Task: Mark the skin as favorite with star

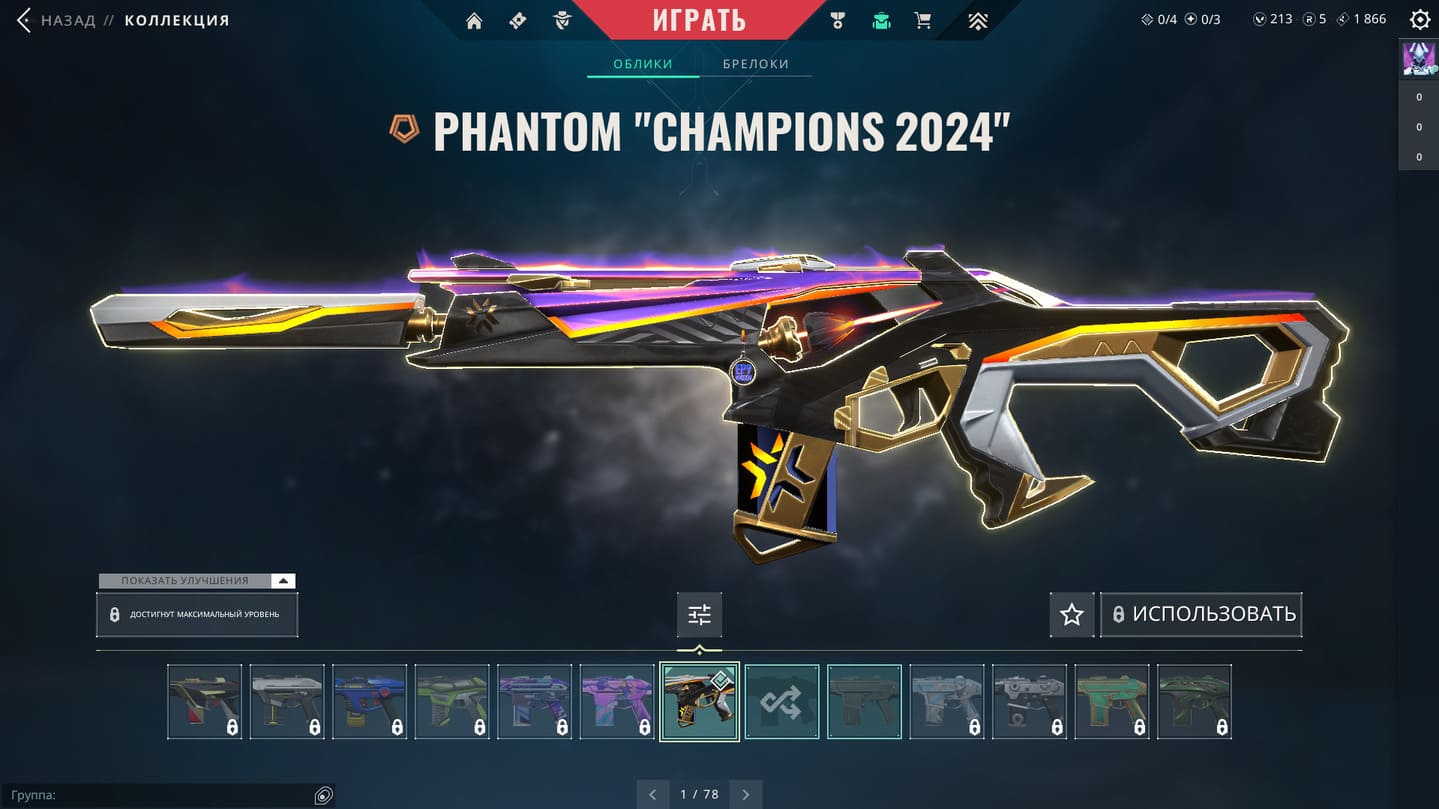Action: (1072, 614)
